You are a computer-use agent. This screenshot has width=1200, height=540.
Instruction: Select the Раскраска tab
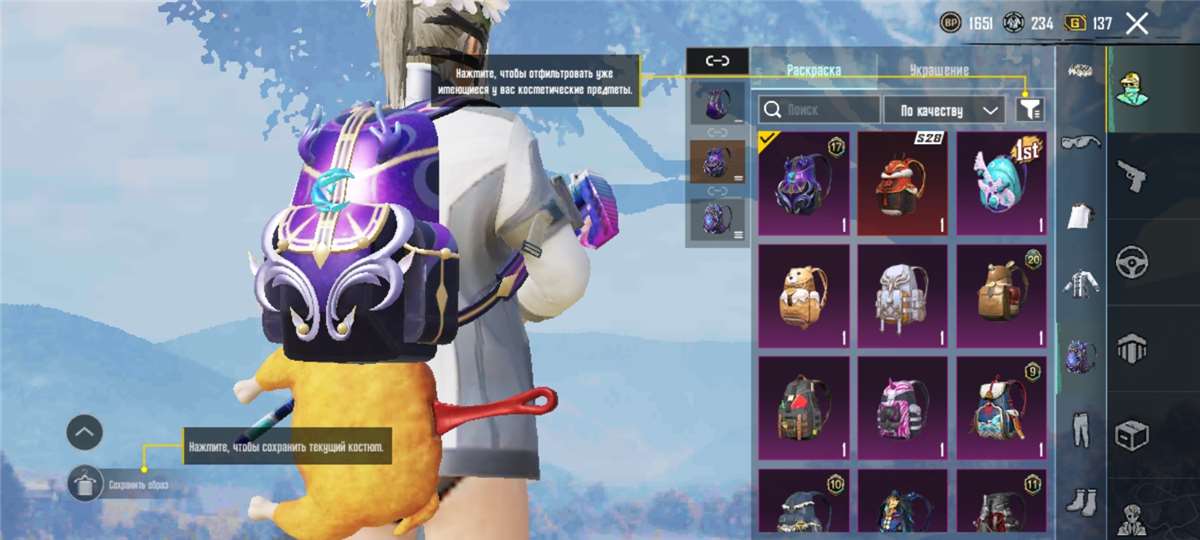pos(813,71)
